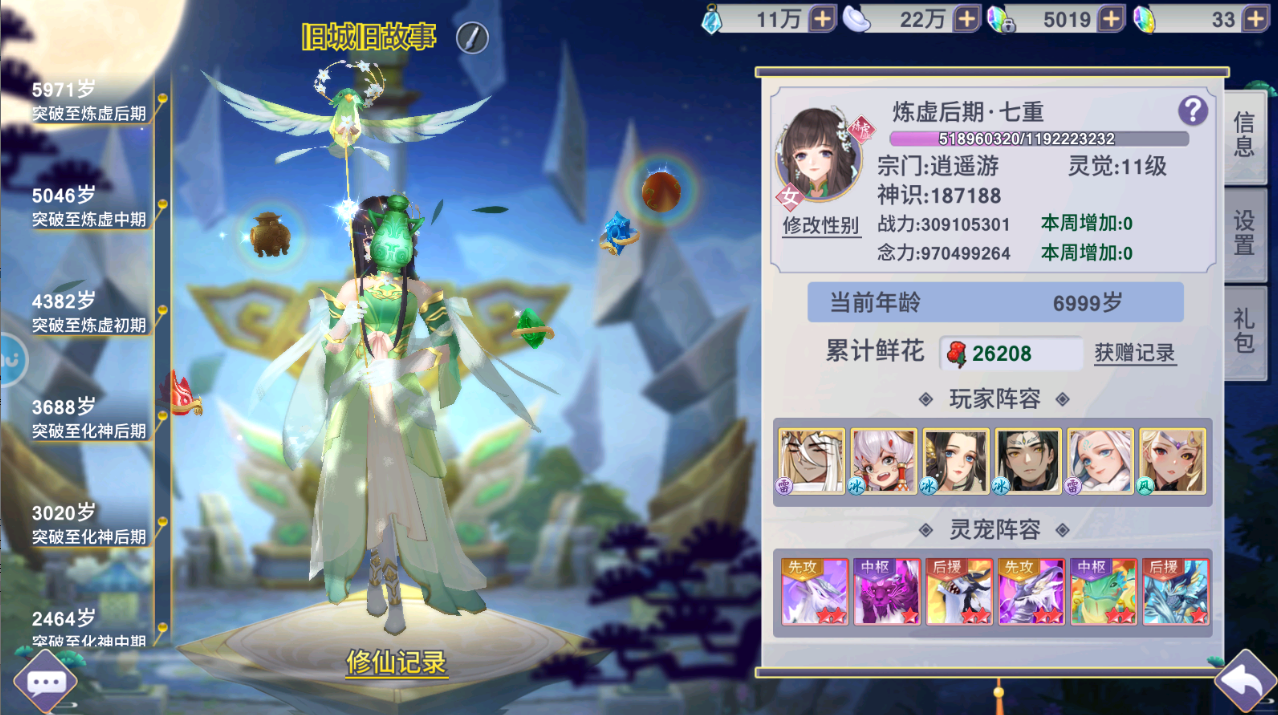
Task: Add more of the 22万 currency
Action: 967,19
